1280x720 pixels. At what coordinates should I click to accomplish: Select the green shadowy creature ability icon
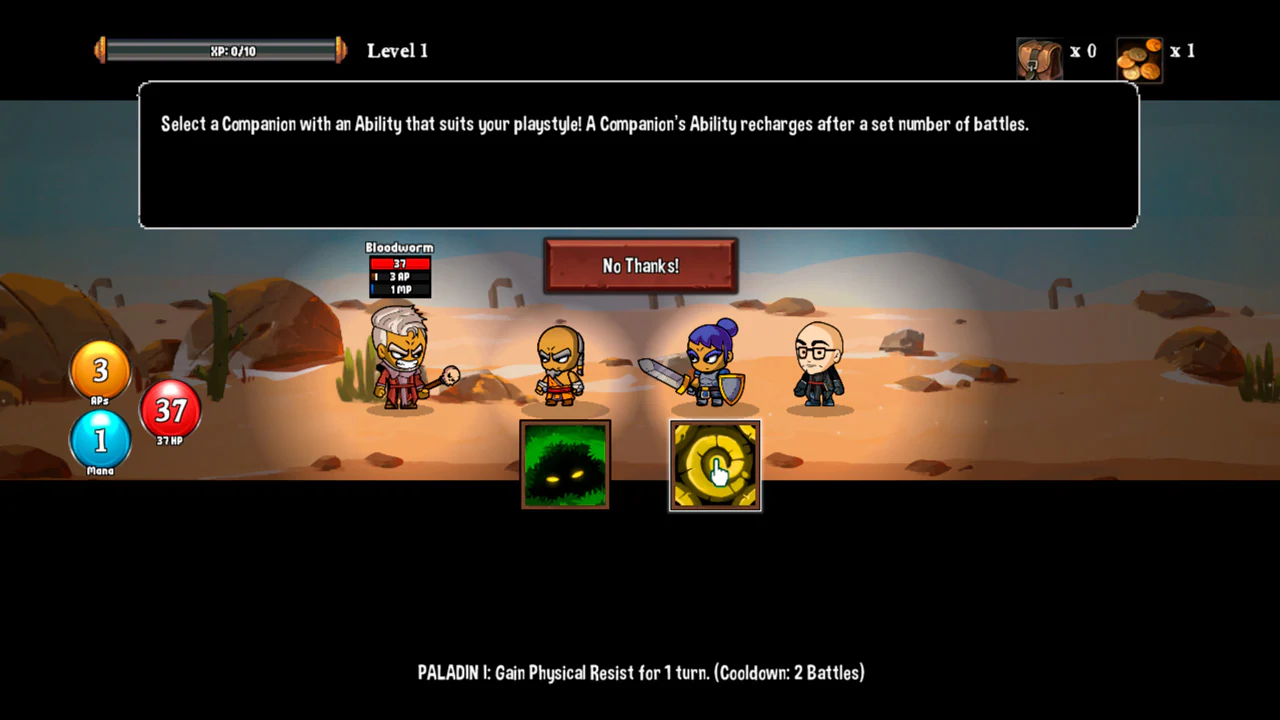pos(564,465)
